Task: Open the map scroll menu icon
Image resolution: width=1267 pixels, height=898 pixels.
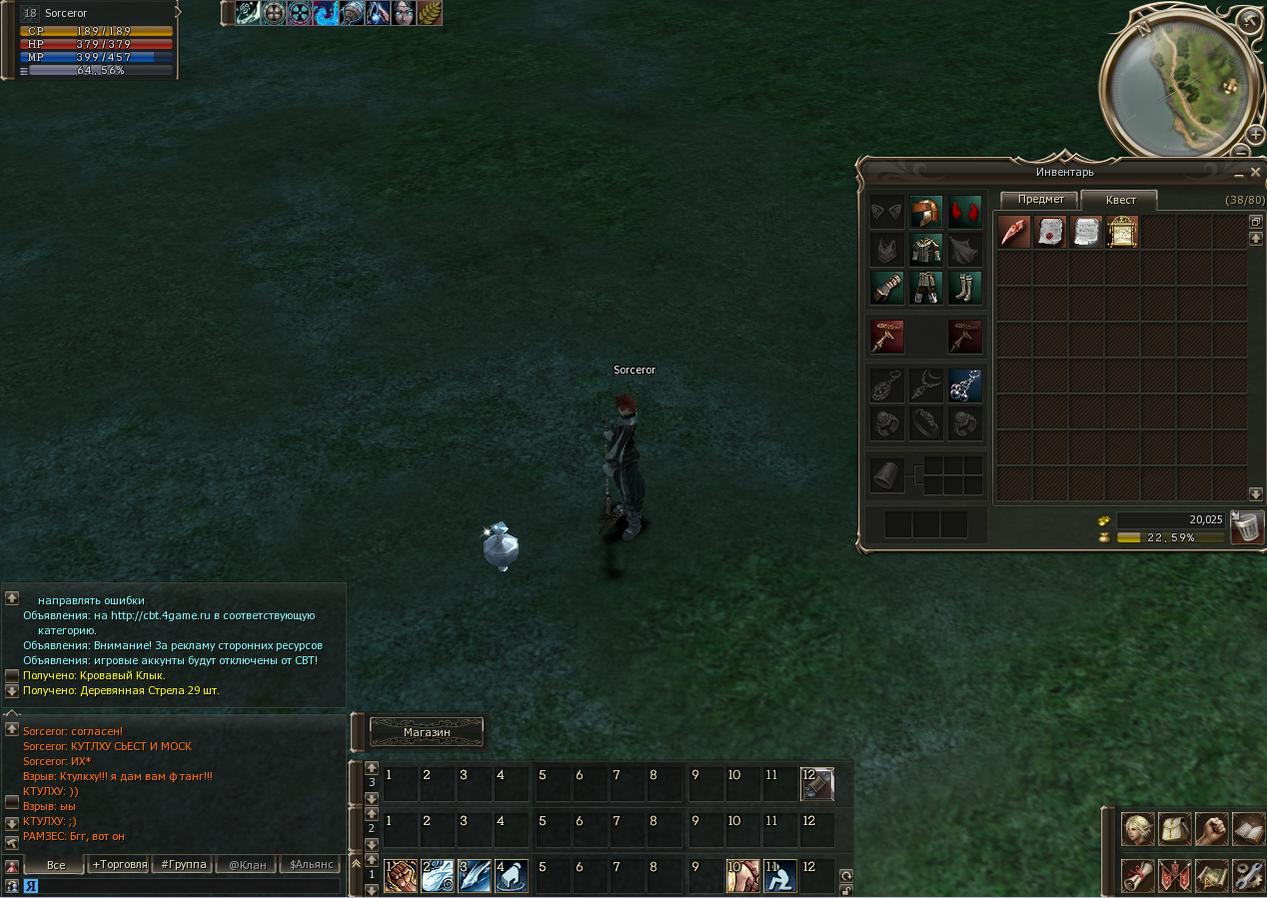Action: tap(1211, 875)
